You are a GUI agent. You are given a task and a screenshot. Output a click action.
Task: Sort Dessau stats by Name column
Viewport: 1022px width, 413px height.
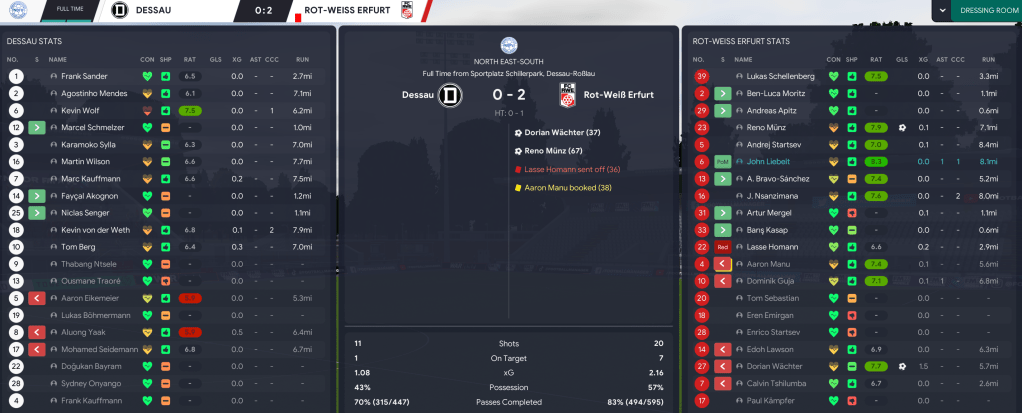[x=58, y=59]
